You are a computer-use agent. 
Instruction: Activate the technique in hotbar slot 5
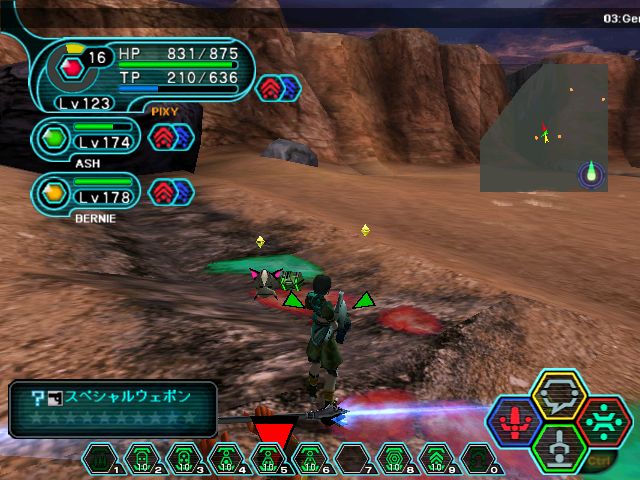pyautogui.click(x=268, y=459)
